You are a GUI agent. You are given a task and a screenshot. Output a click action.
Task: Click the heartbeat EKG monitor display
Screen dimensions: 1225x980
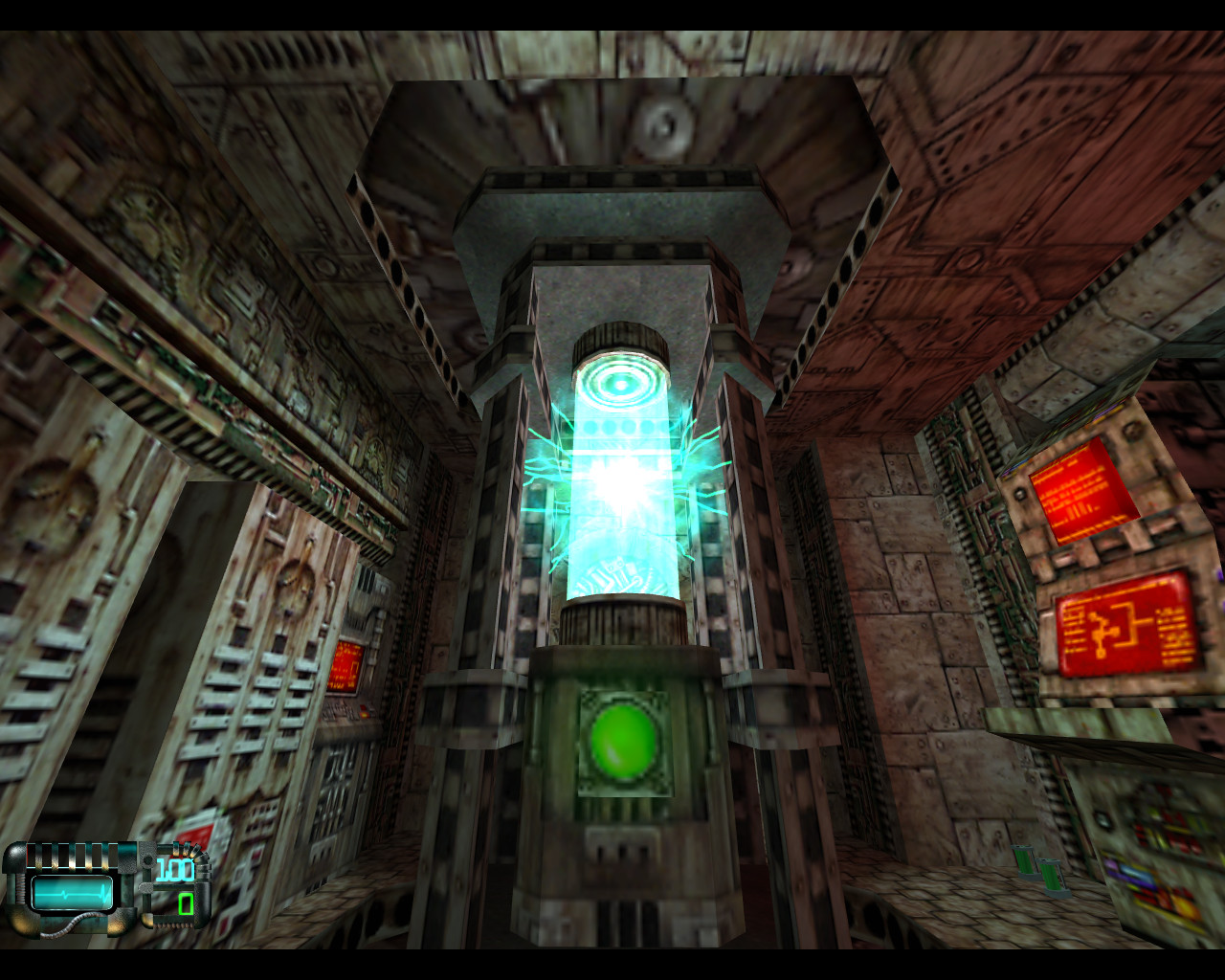(x=72, y=892)
